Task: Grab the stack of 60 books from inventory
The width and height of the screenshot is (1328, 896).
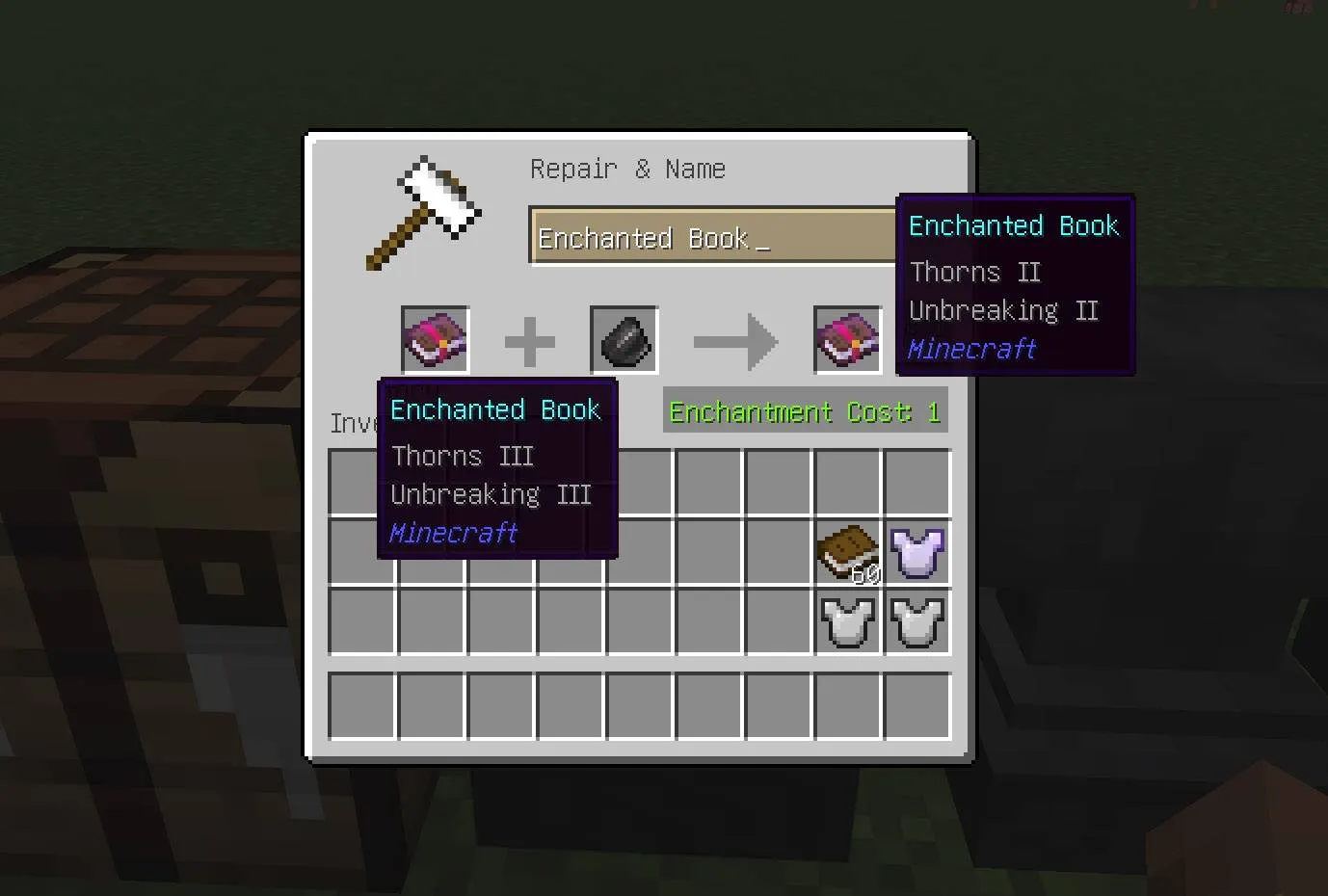Action: click(x=847, y=552)
